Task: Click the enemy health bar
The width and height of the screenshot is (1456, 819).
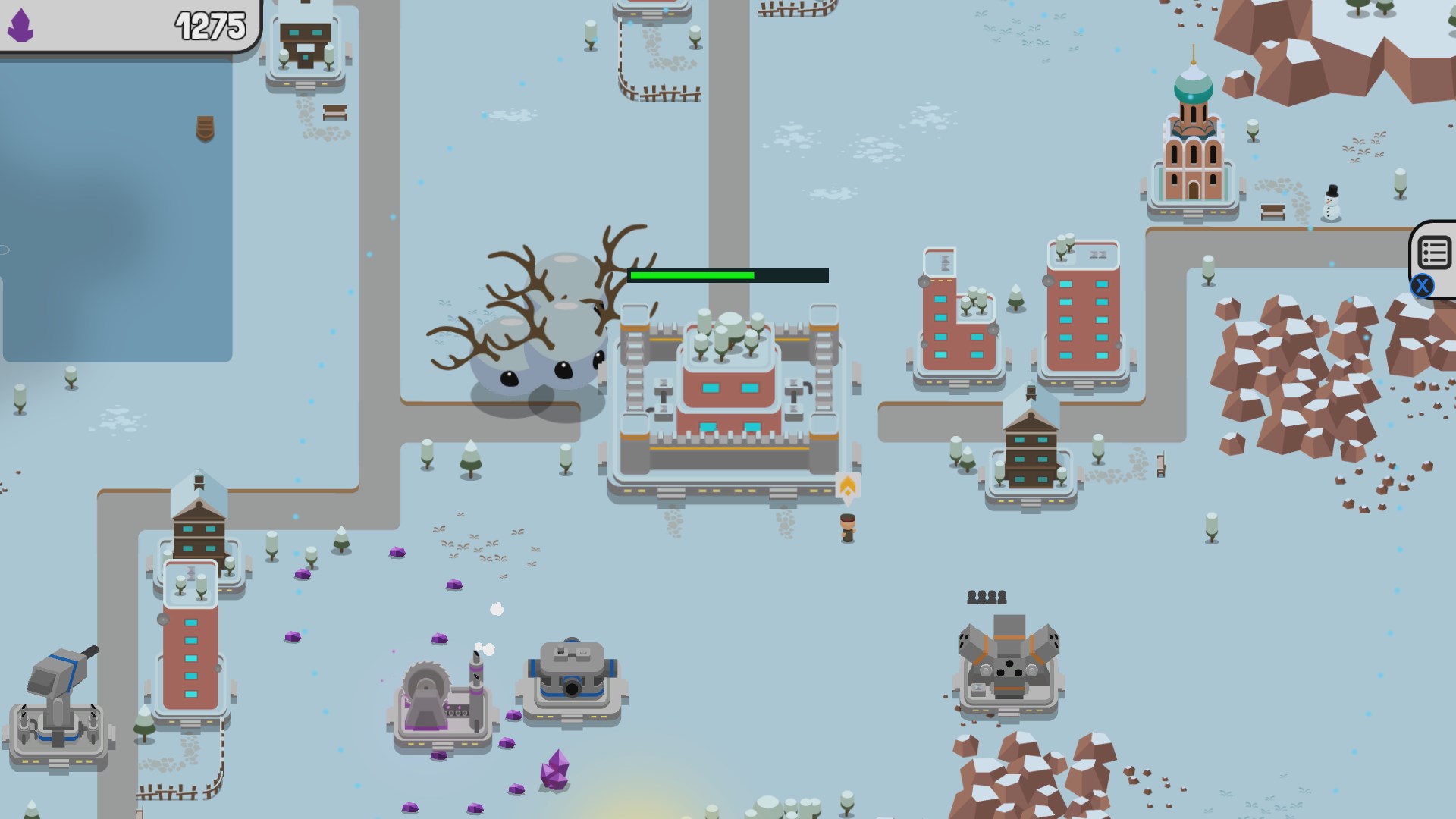Action: [726, 276]
